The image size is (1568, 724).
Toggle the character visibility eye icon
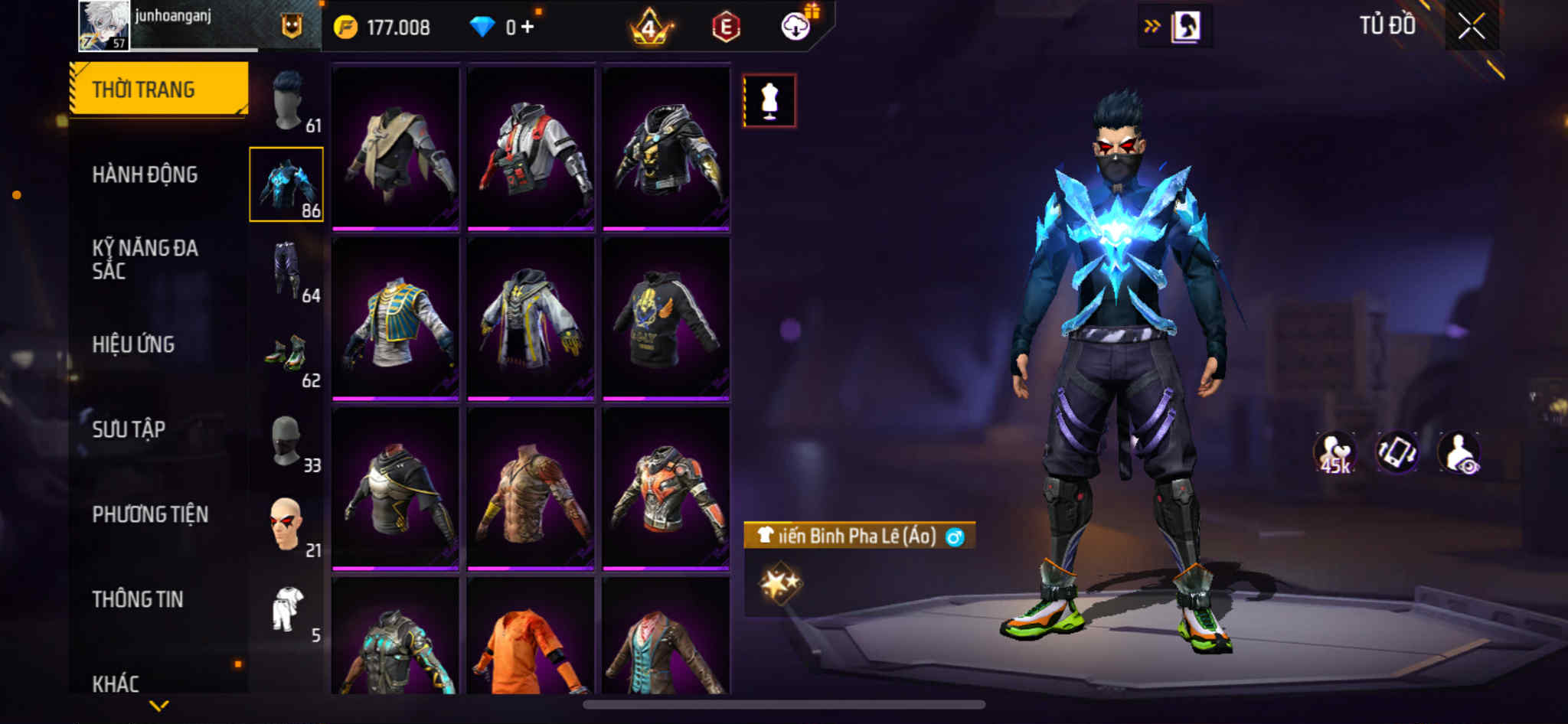click(1459, 452)
